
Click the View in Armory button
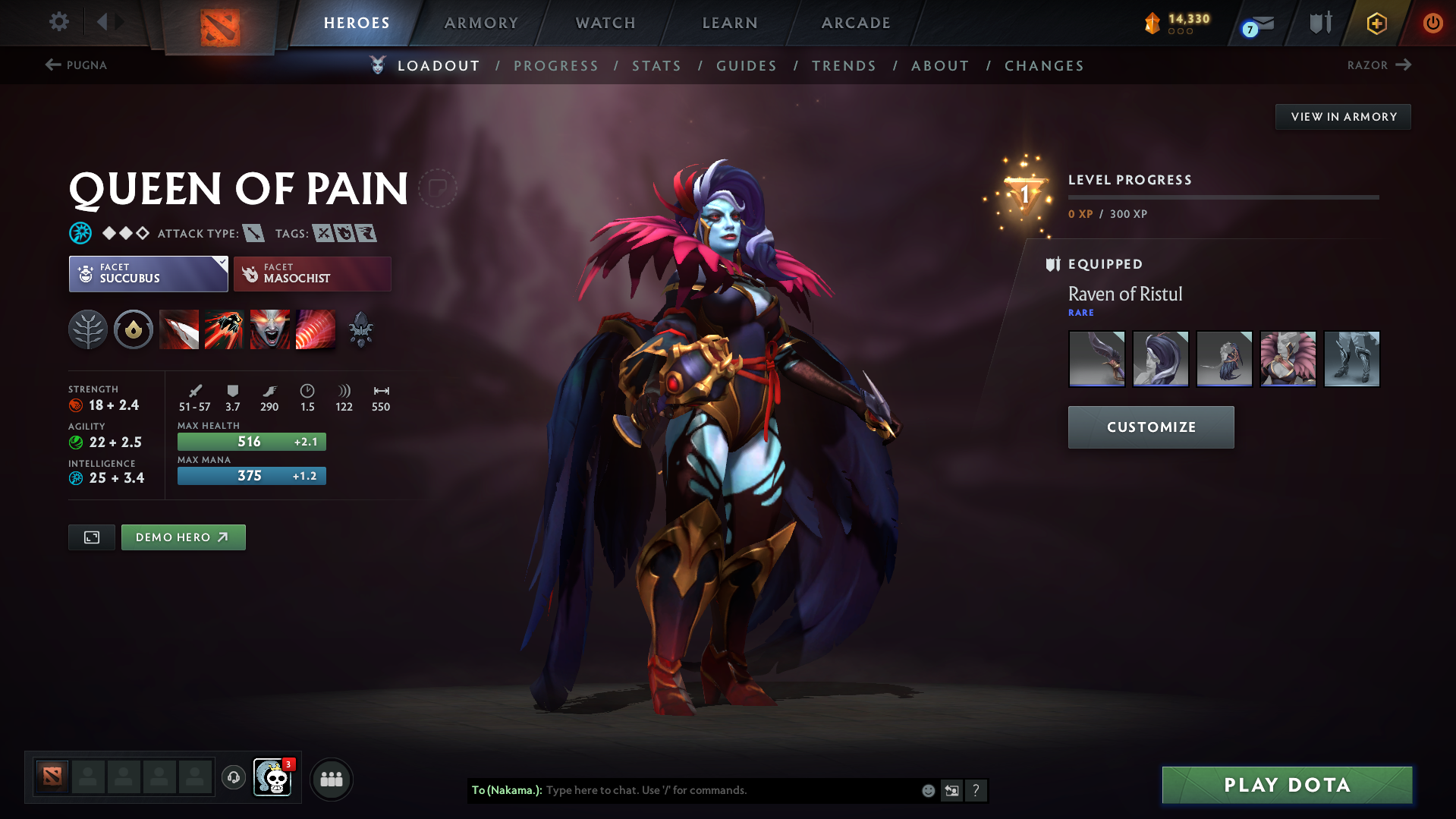click(x=1342, y=116)
